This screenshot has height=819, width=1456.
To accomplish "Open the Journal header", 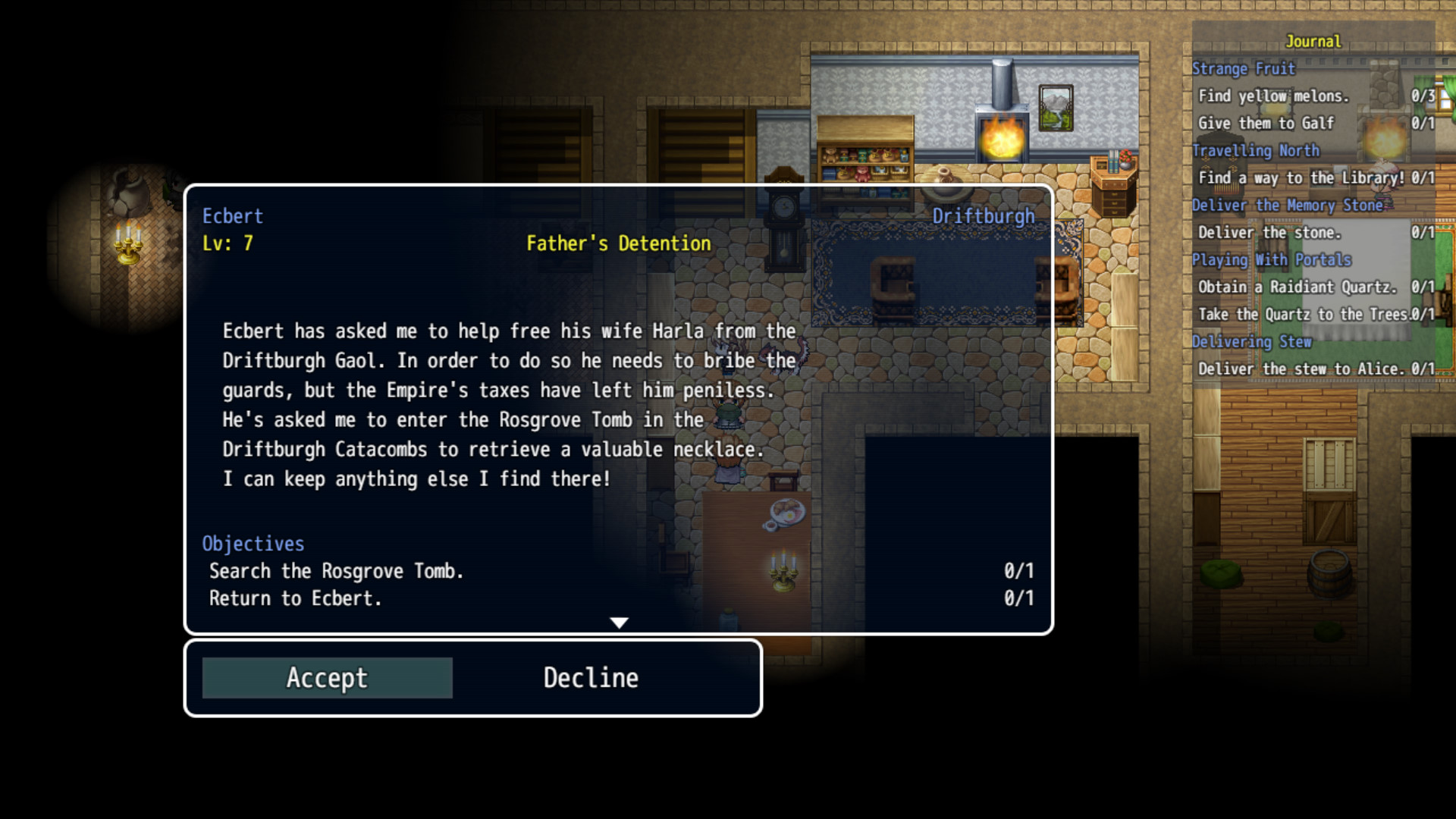I will coord(1314,42).
